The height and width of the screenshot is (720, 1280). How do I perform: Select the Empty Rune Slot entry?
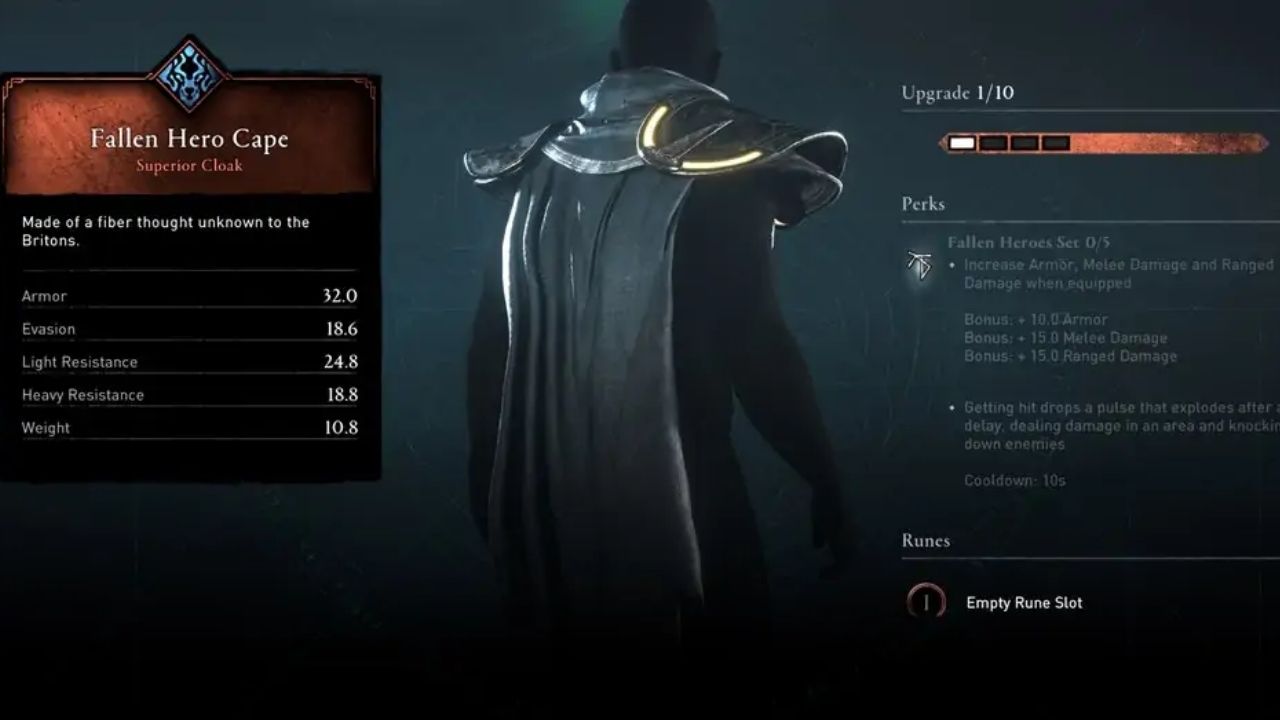pos(1023,602)
